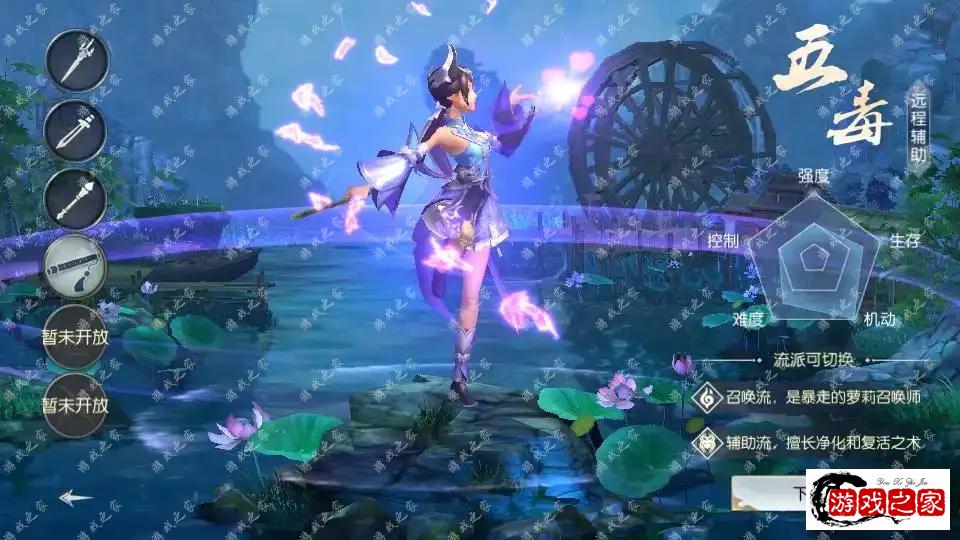Select the highlighted flute class icon
This screenshot has width=960, height=540.
pyautogui.click(x=75, y=265)
